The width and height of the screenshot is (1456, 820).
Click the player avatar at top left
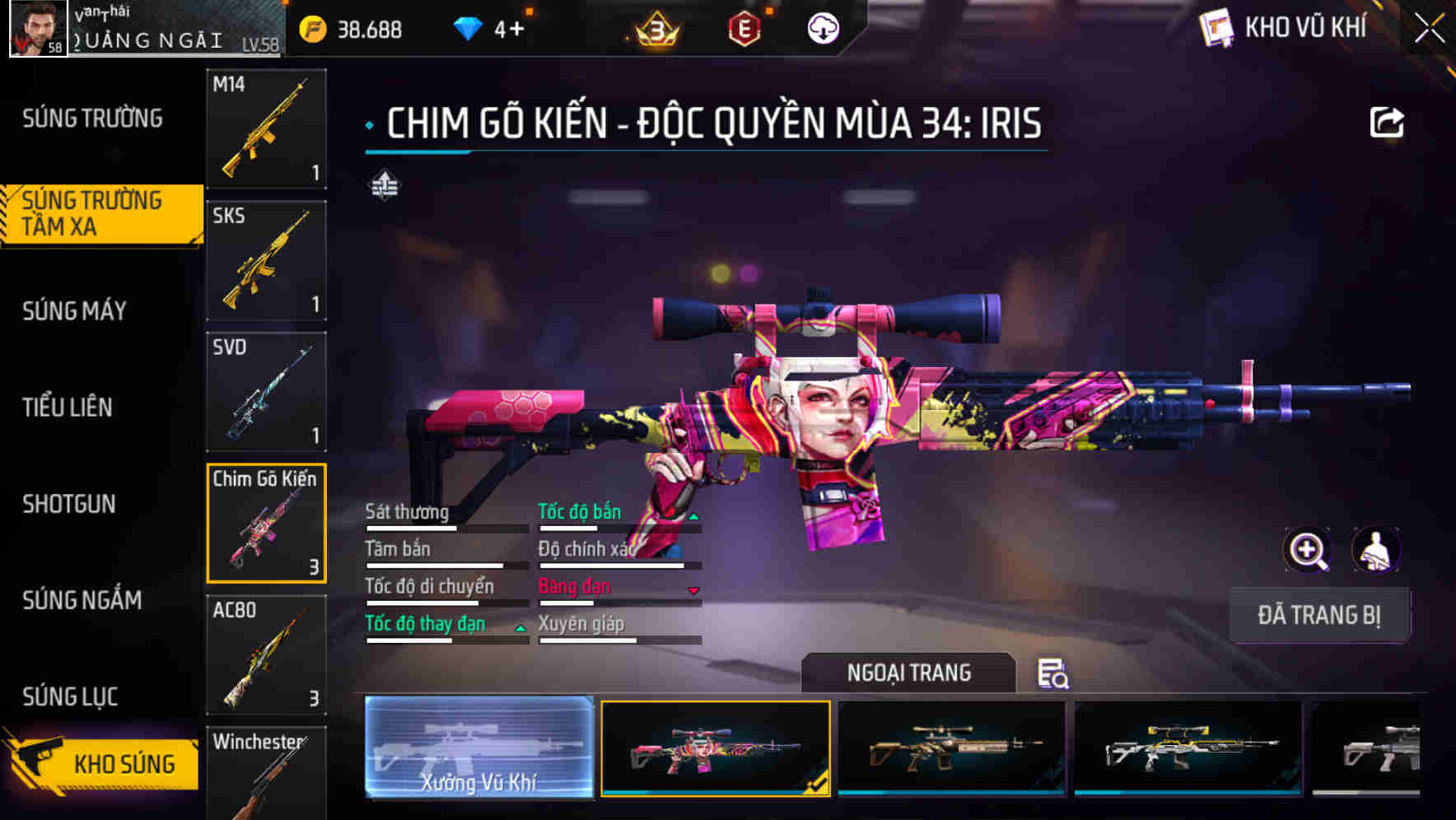[37, 27]
